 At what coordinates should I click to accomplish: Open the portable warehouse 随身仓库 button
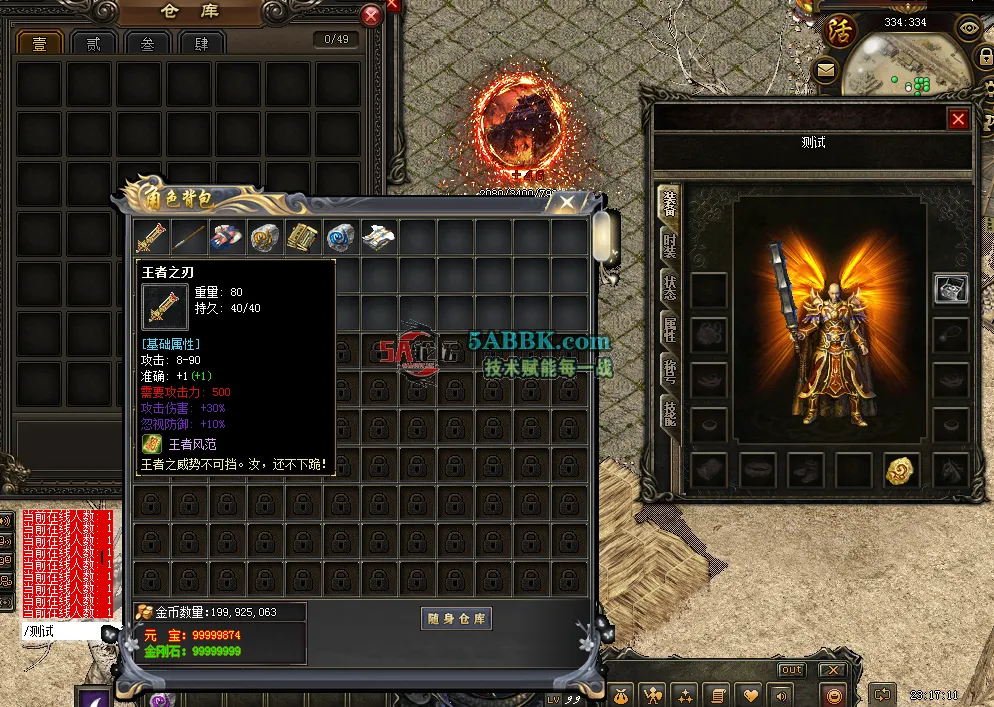point(456,618)
